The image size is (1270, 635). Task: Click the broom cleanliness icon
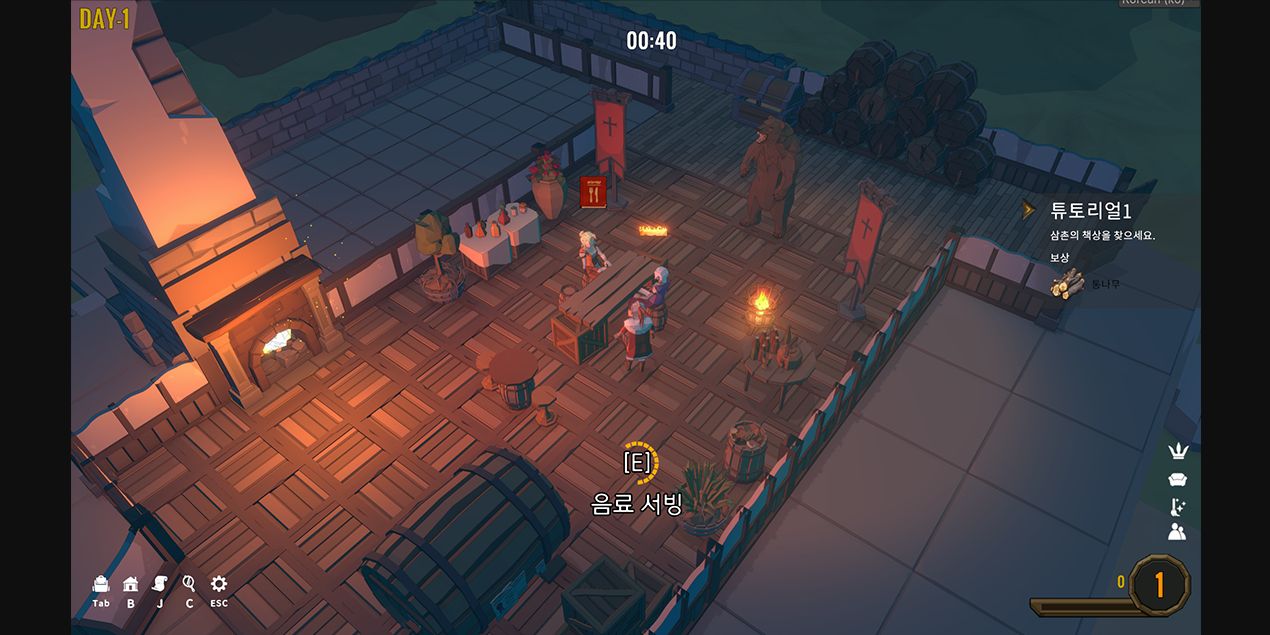[x=1177, y=506]
